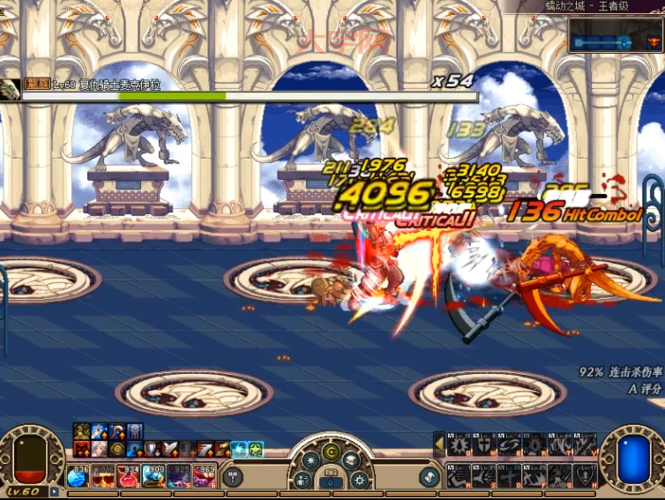
Task: Use the blue potion in quick slot 1
Action: [x=77, y=475]
